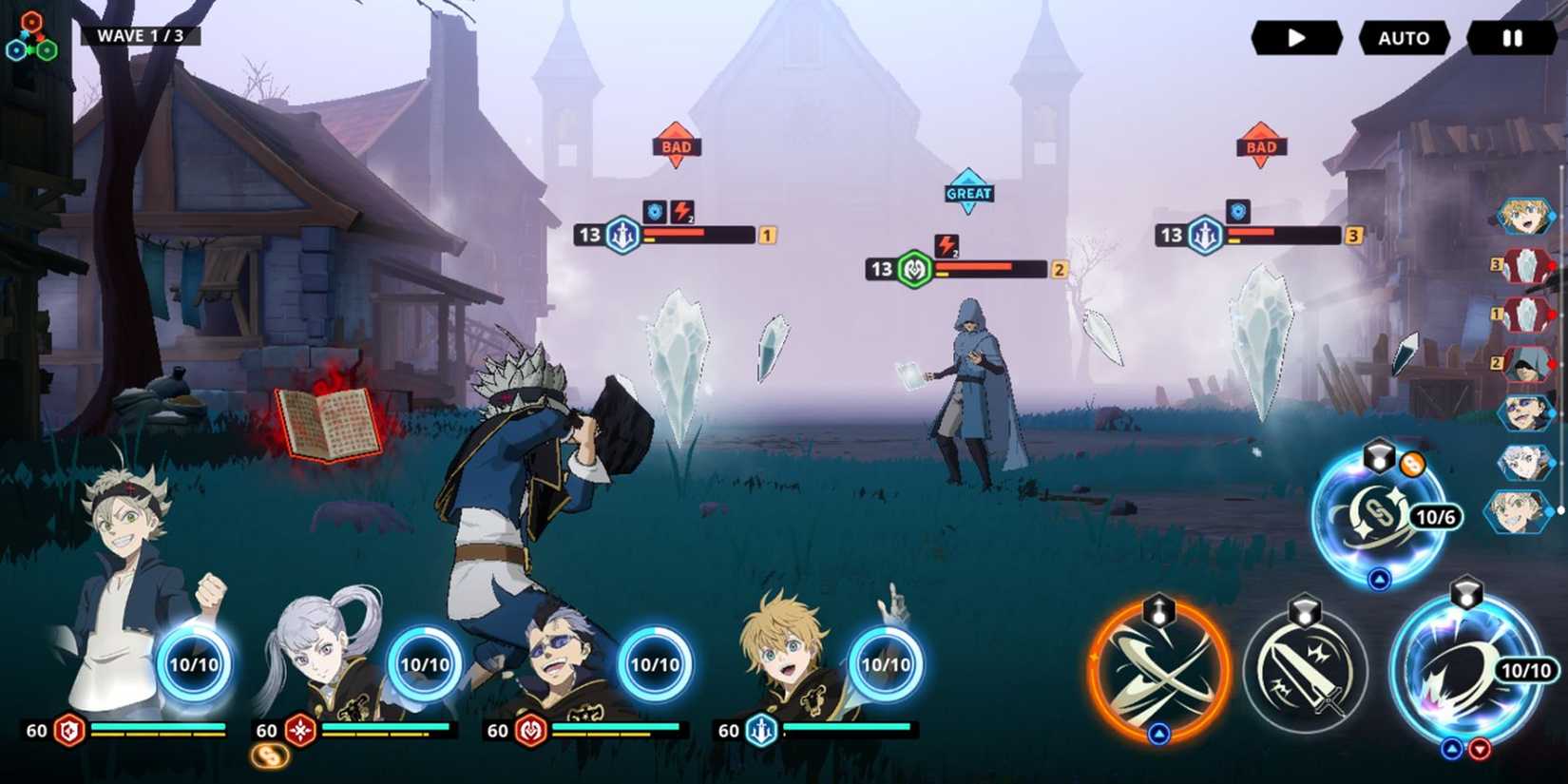The height and width of the screenshot is (784, 1568).
Task: Activate the sword strike skill
Action: coord(1310,670)
